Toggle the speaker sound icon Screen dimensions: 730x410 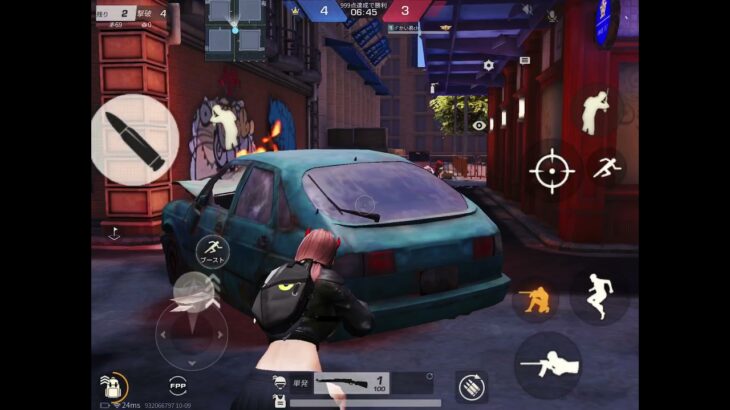pyautogui.click(x=528, y=12)
